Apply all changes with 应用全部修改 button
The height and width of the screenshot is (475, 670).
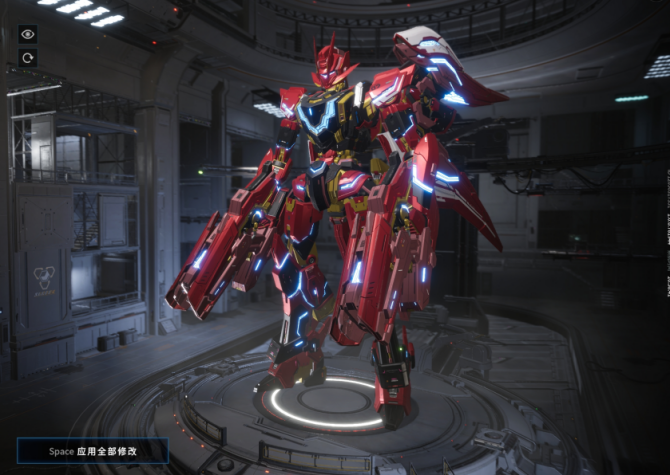pyautogui.click(x=92, y=451)
